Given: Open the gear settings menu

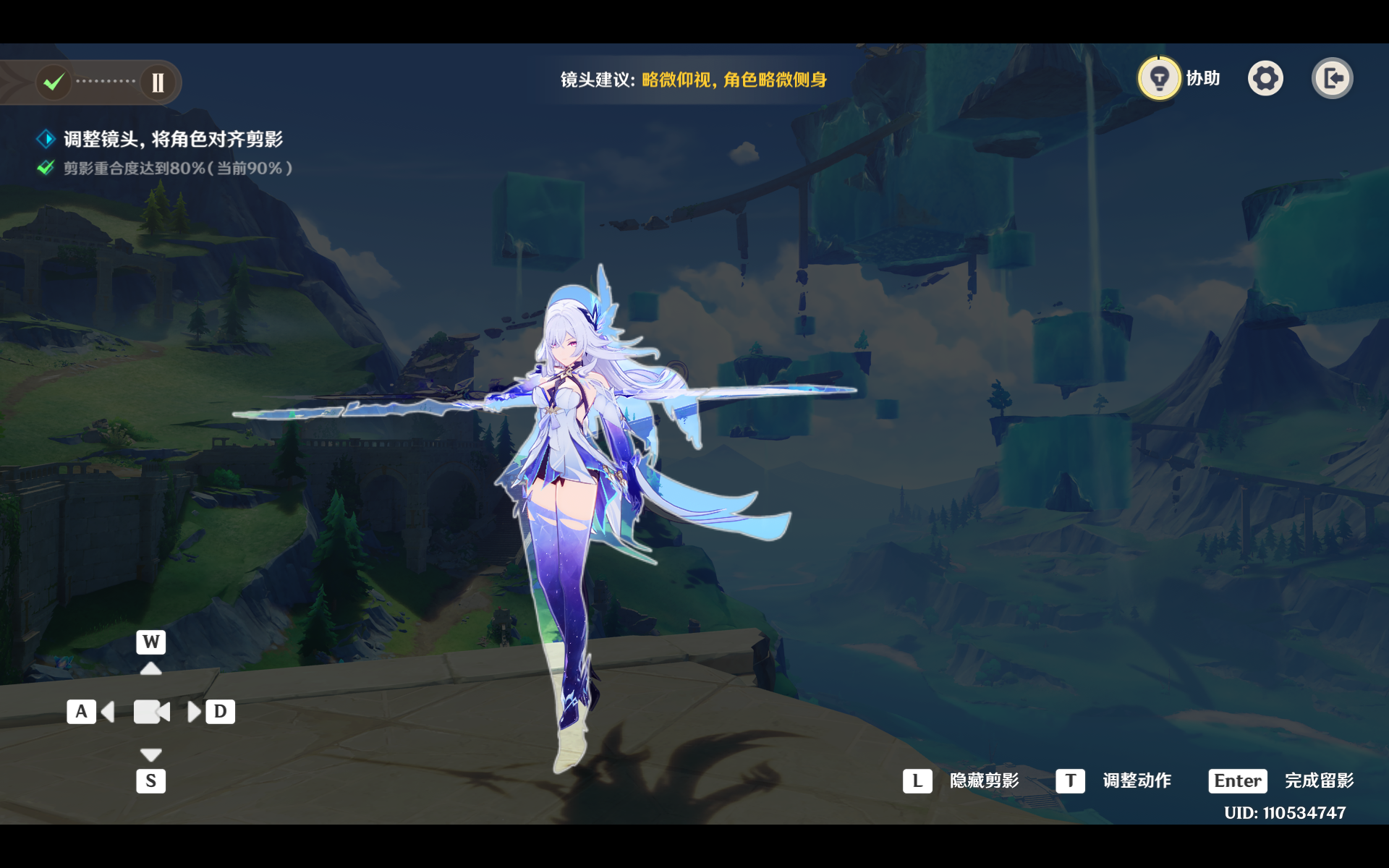Looking at the screenshot, I should pos(1265,78).
